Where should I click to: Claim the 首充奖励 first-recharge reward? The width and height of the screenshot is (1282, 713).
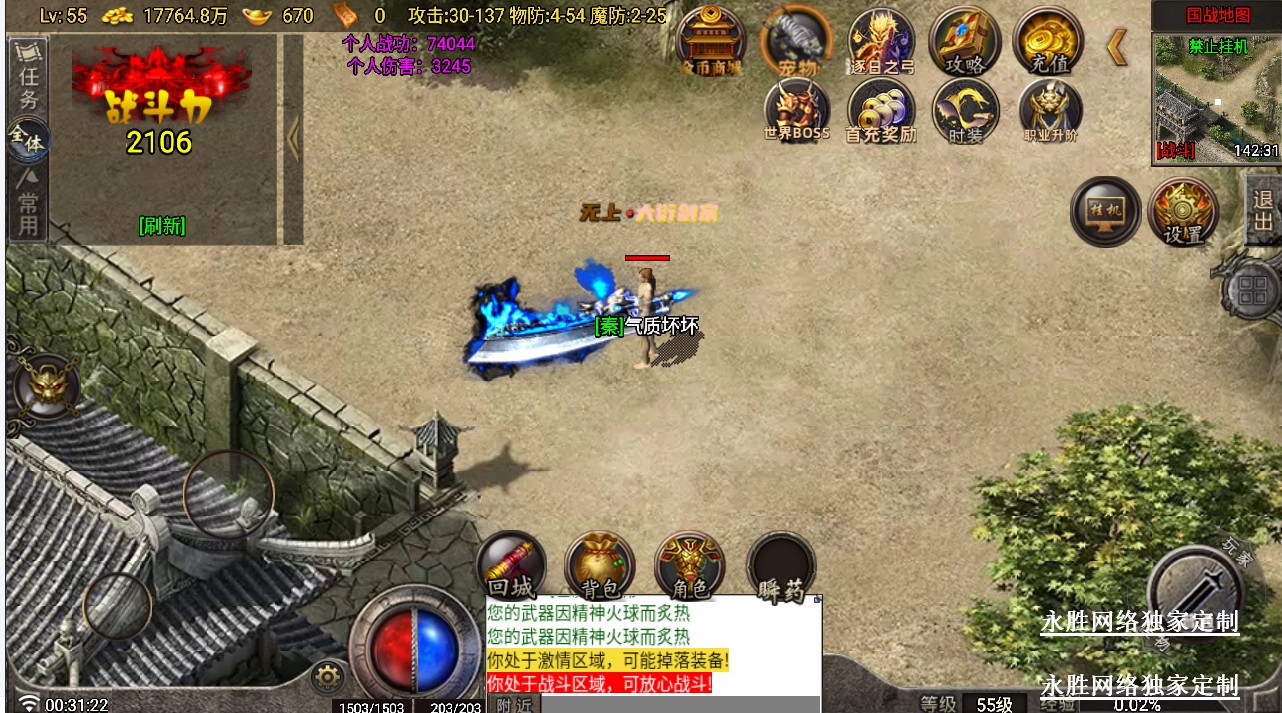[x=881, y=111]
